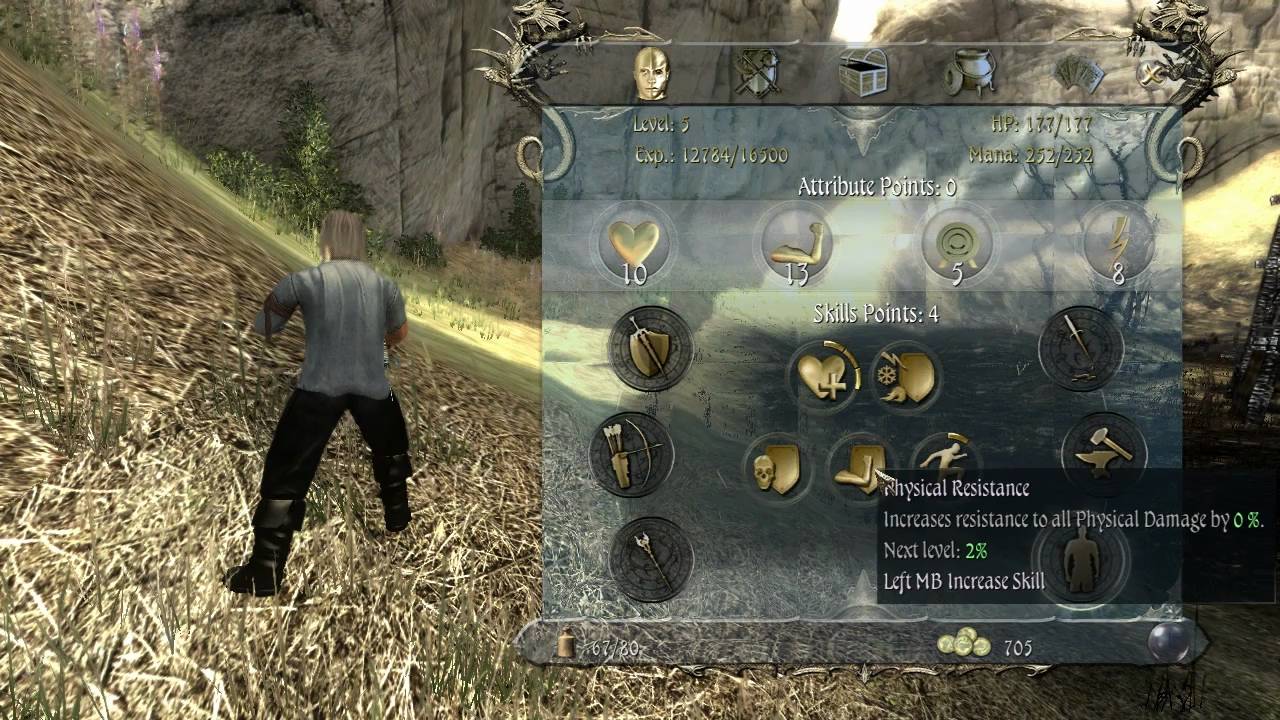Select the lightning bolt attribute showing 8
Viewport: 1280px width, 720px height.
(1117, 244)
